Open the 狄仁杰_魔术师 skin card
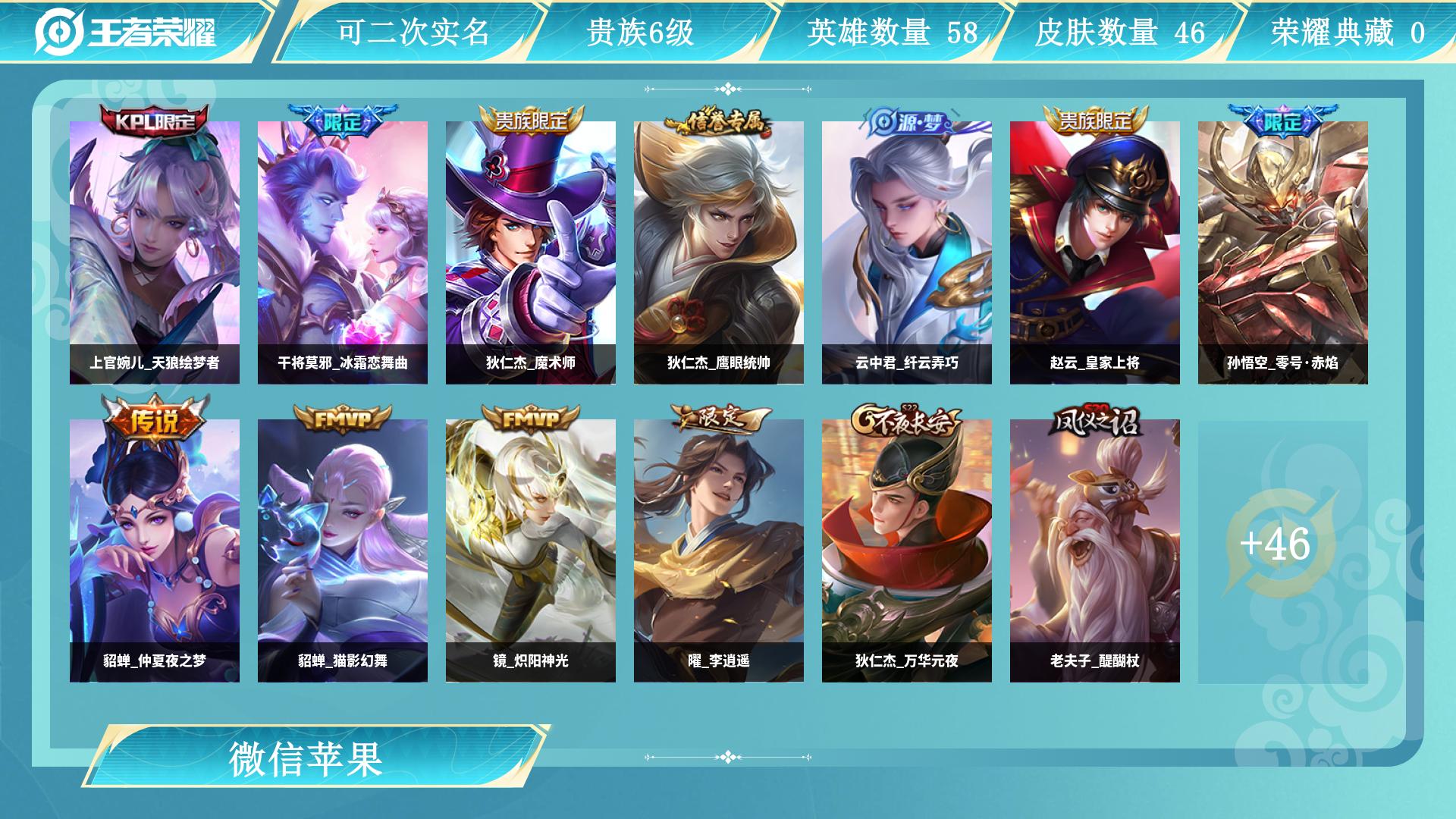Image resolution: width=1456 pixels, height=819 pixels. [531, 252]
